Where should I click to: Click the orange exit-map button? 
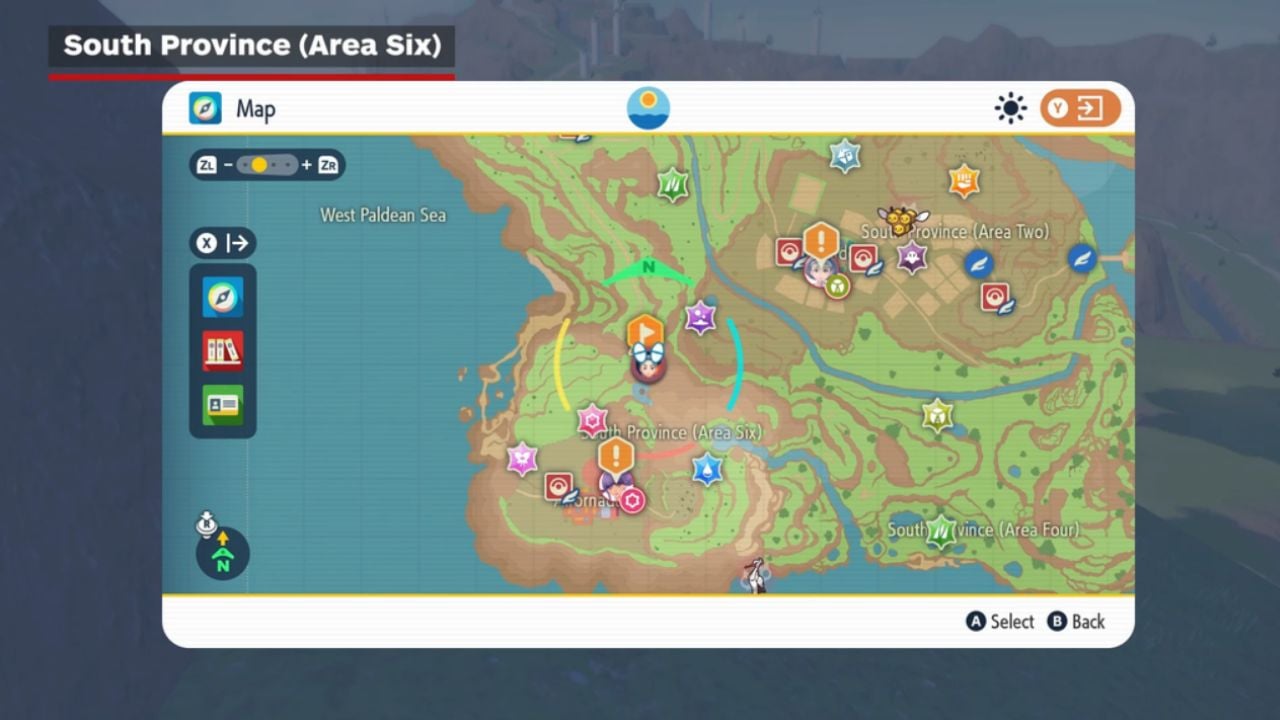pos(1080,109)
